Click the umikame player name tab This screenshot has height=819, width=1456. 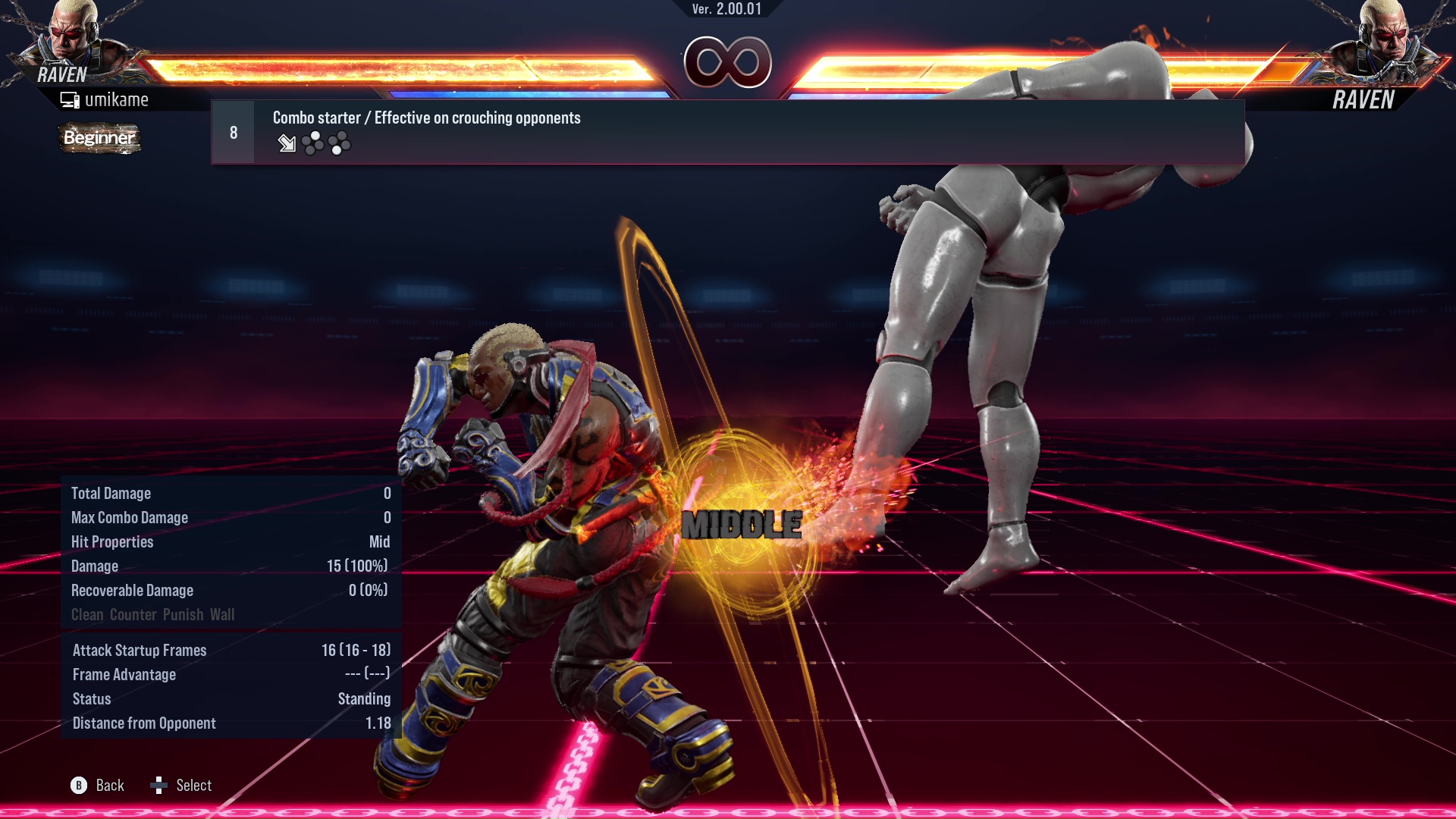coord(118,99)
